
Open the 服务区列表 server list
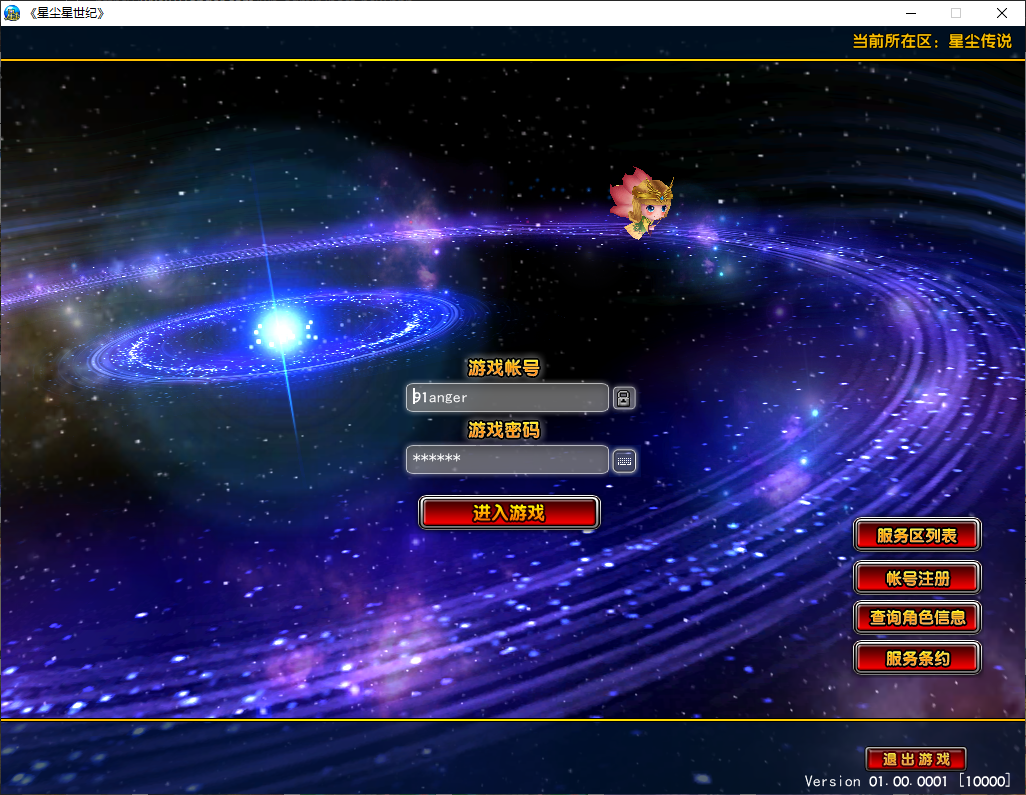(x=917, y=535)
